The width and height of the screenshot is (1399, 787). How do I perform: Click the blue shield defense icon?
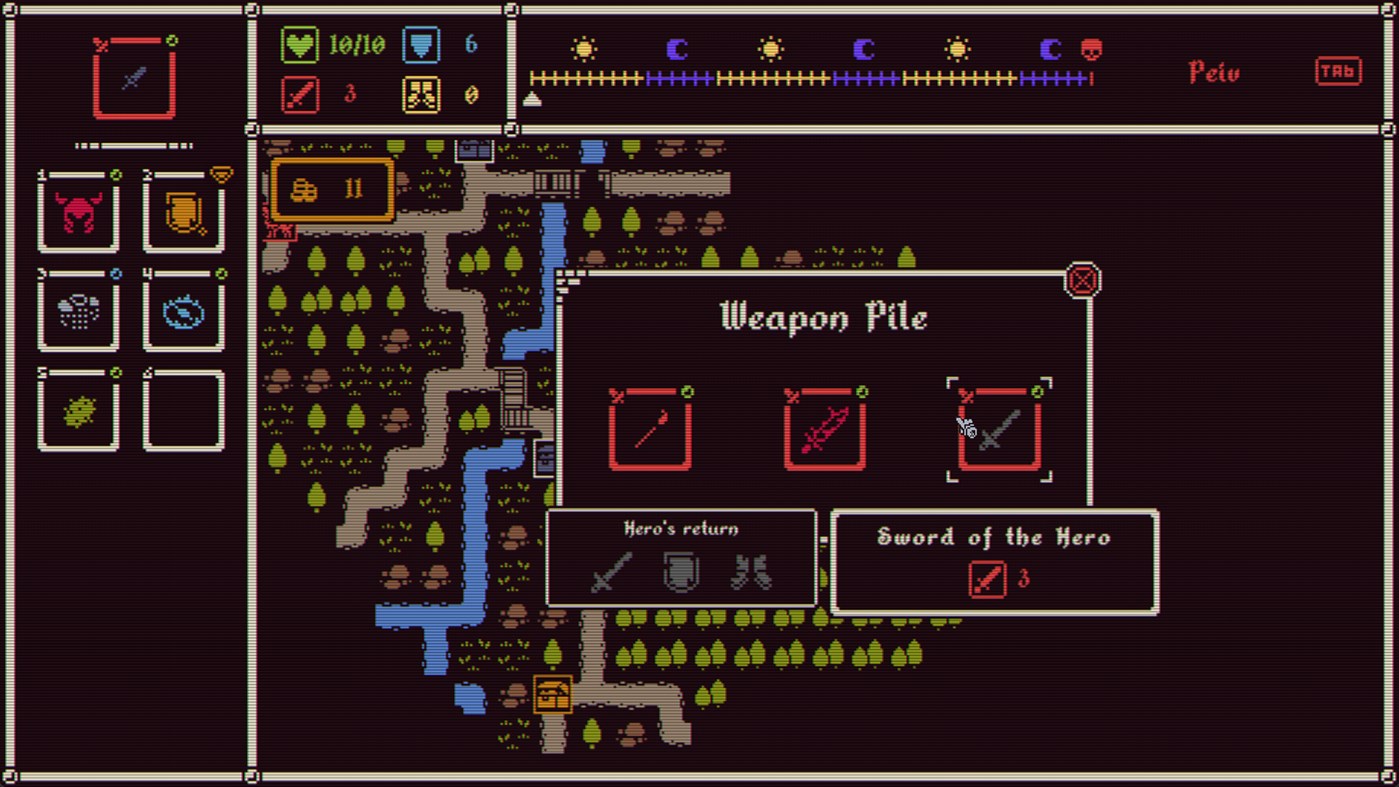coord(421,44)
